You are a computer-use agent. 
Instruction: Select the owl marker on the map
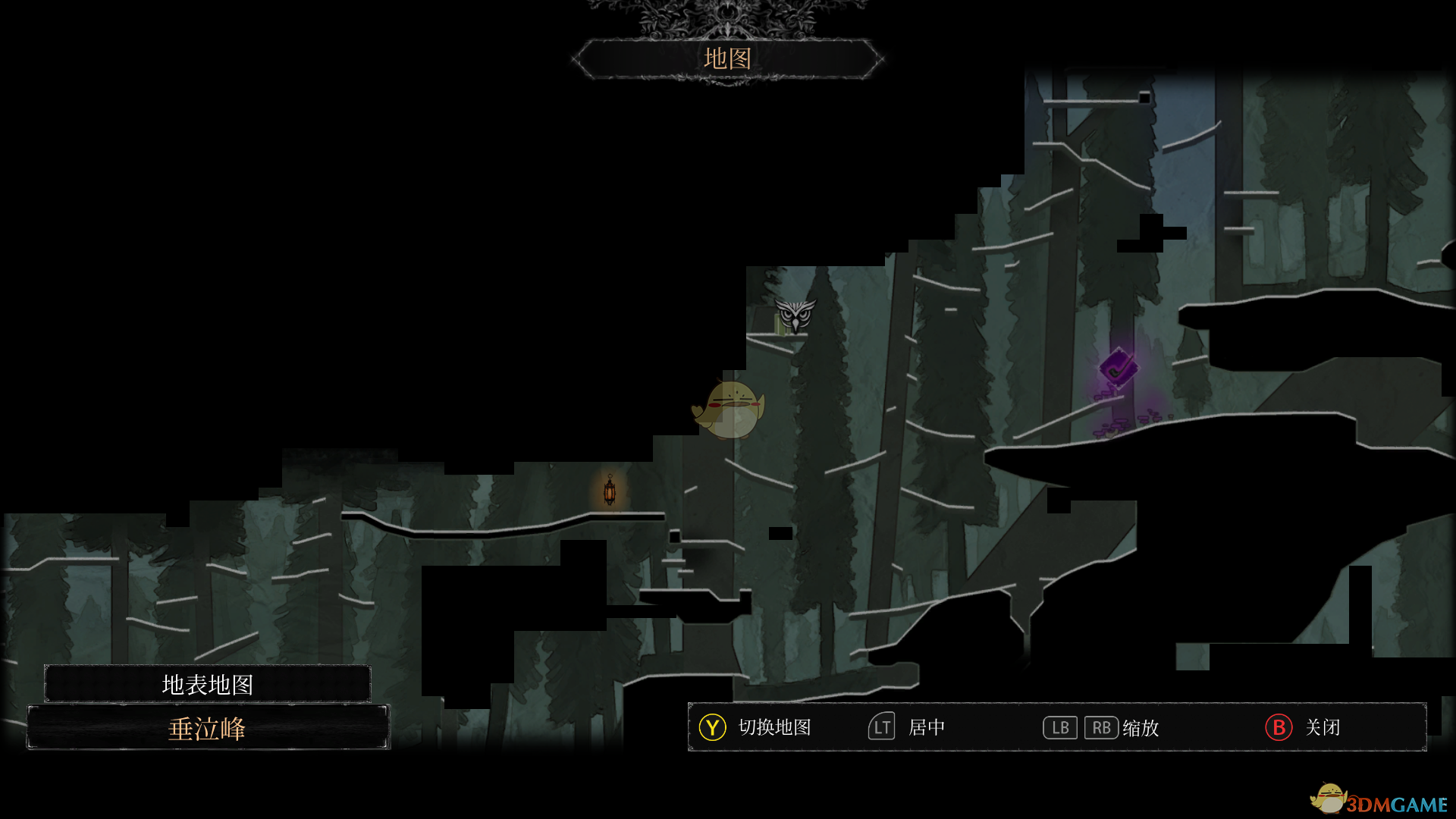coord(795,315)
